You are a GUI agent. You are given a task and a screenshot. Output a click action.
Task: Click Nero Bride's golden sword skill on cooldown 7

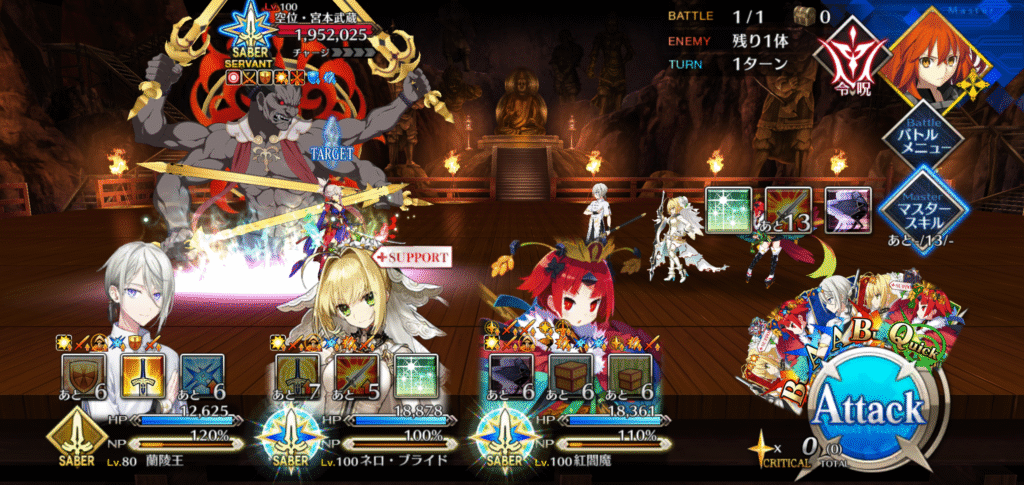[295, 376]
